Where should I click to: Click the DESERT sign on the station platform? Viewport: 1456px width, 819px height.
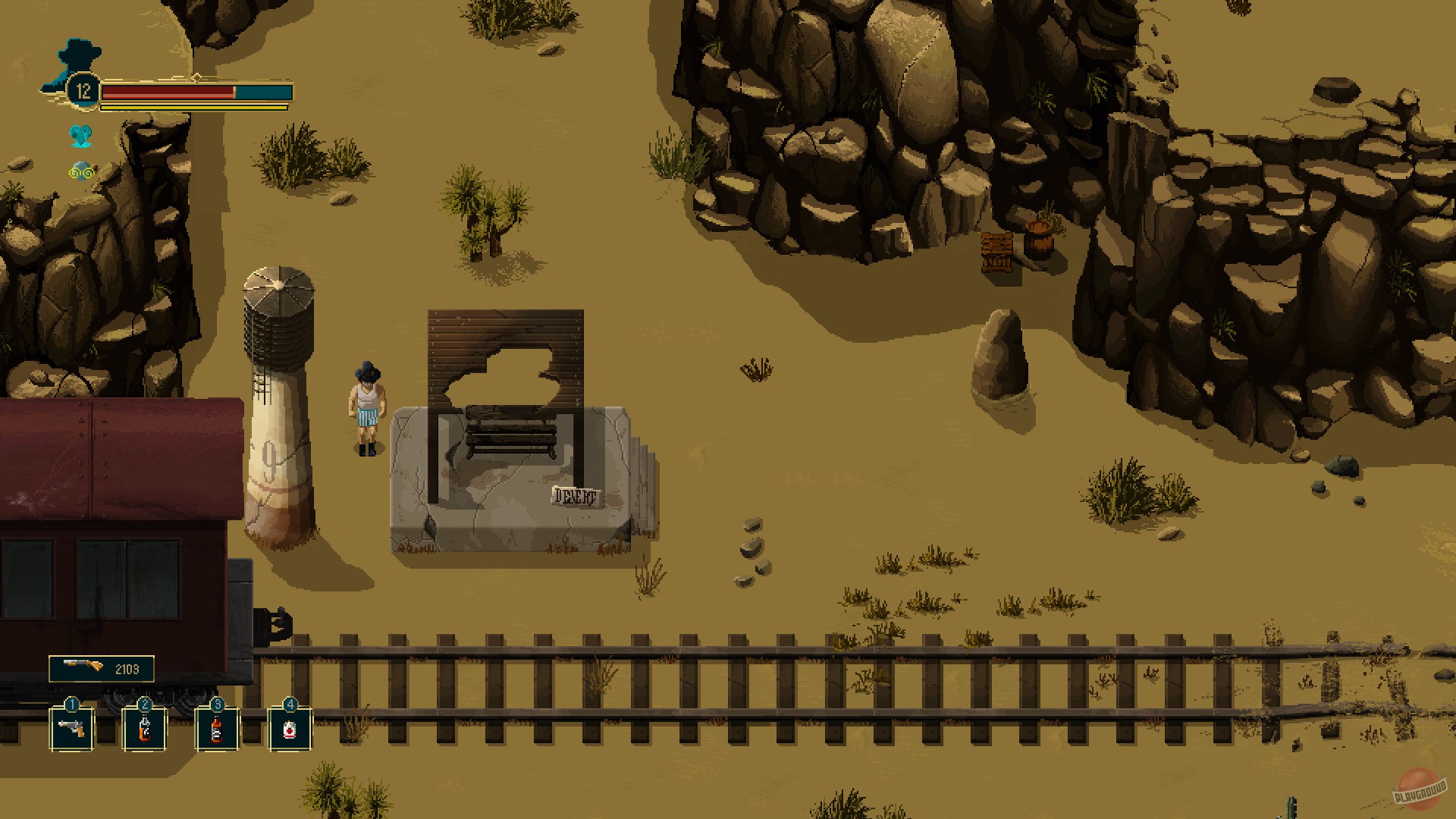click(574, 497)
